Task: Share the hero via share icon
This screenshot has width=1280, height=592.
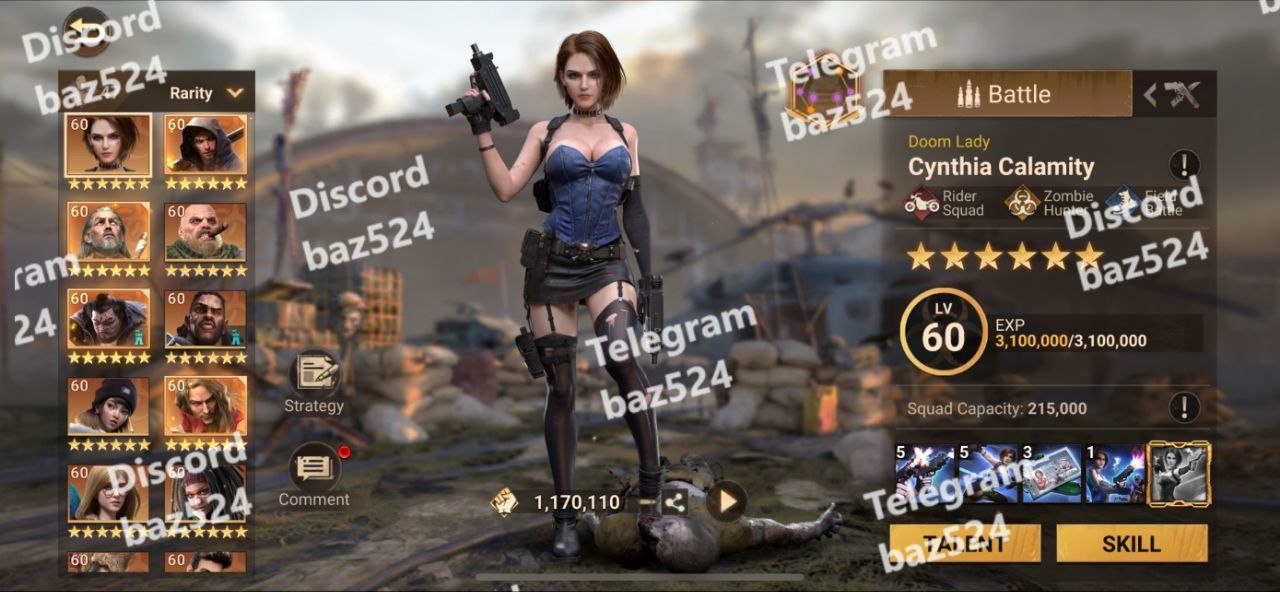Action: tap(675, 502)
